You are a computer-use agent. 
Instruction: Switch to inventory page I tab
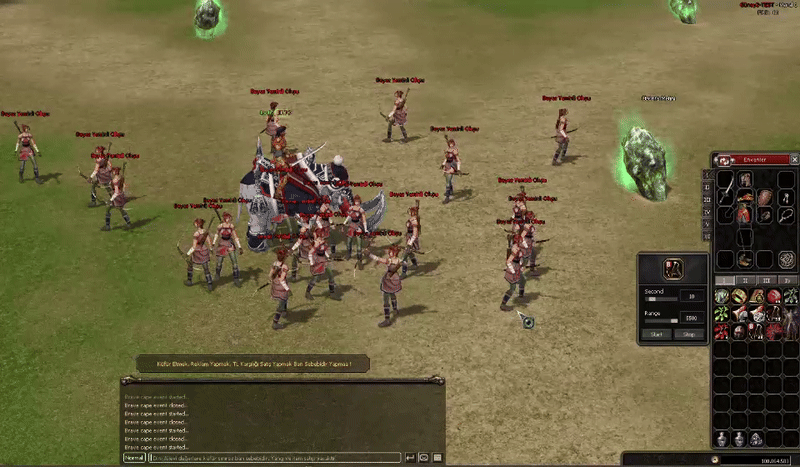point(725,280)
